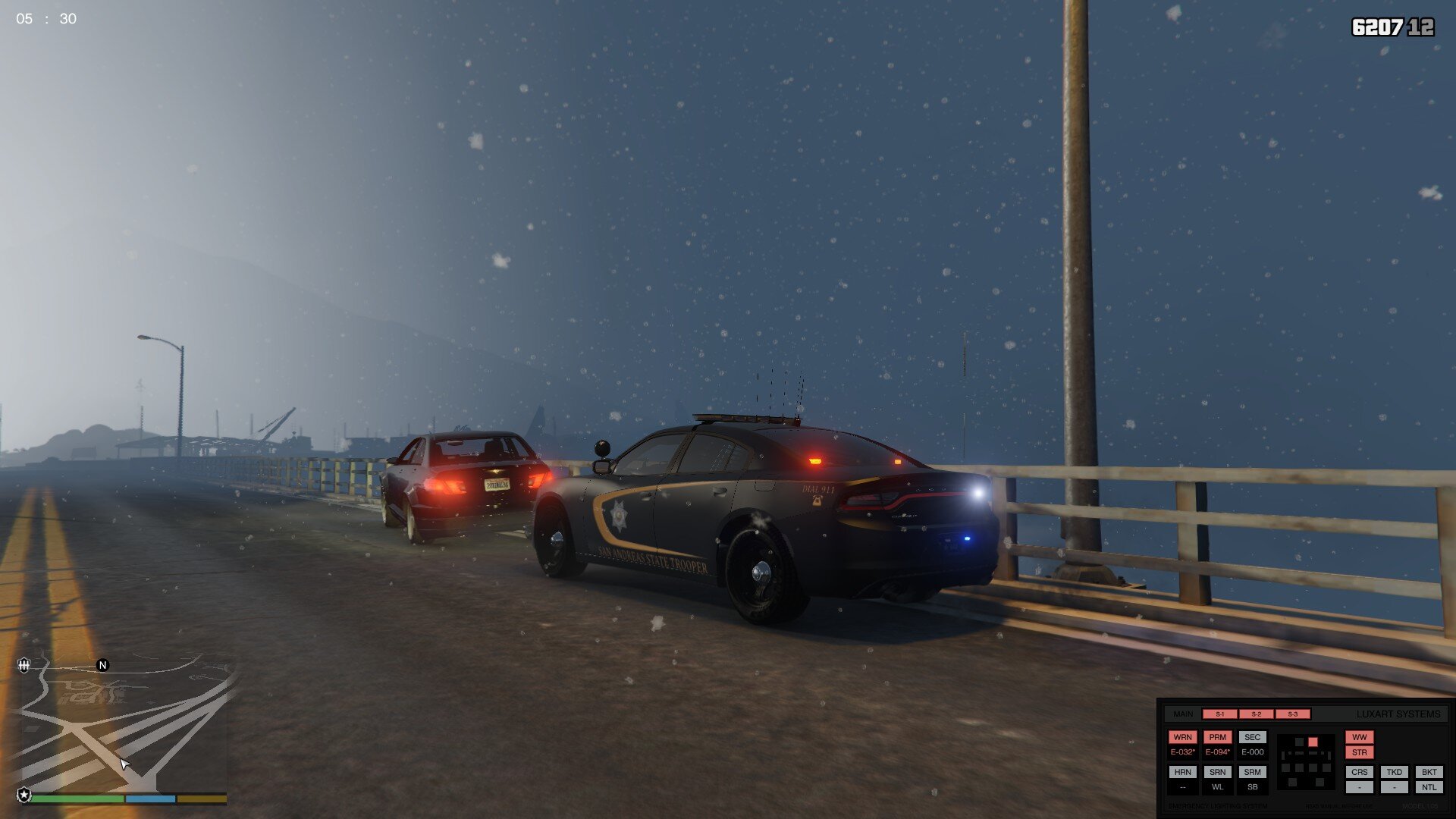Click the SRM siren mode button

tap(1252, 772)
